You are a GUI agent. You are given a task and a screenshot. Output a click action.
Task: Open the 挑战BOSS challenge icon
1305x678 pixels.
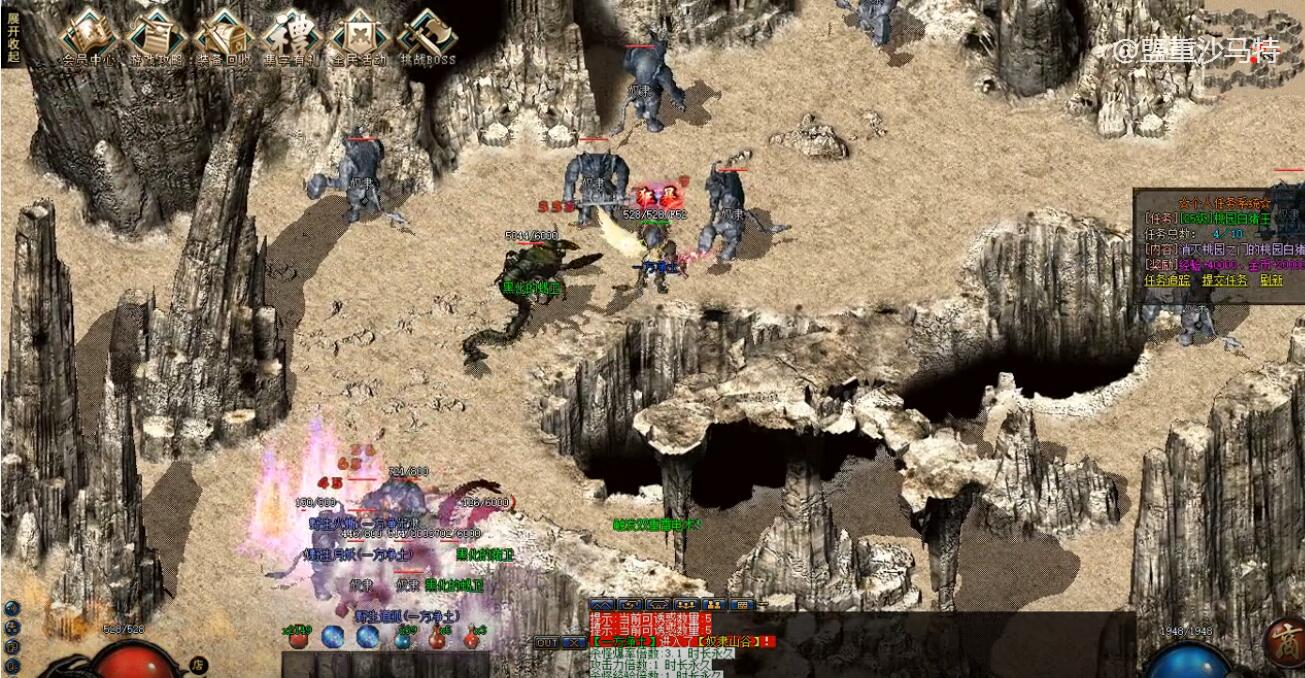(427, 36)
